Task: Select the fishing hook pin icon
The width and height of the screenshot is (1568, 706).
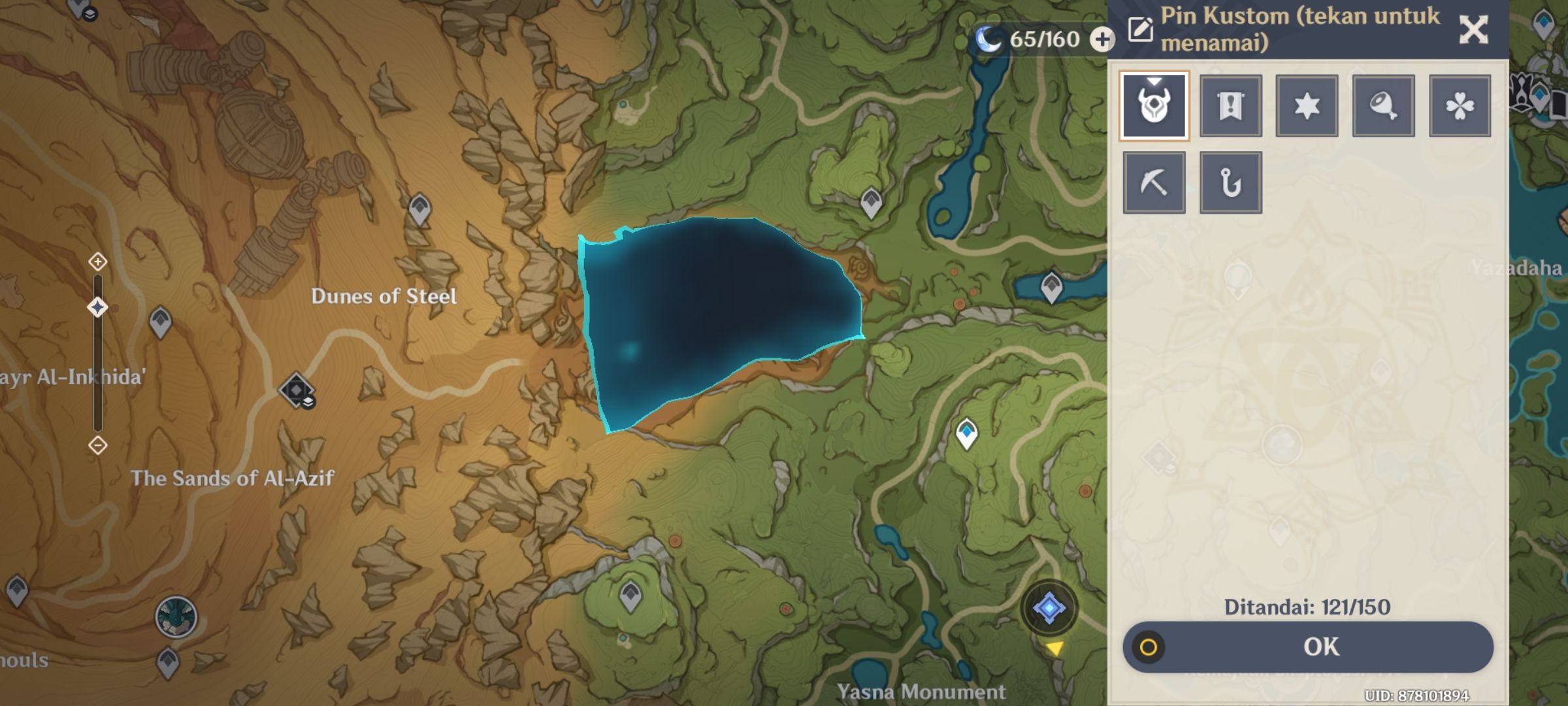Action: (x=1230, y=181)
